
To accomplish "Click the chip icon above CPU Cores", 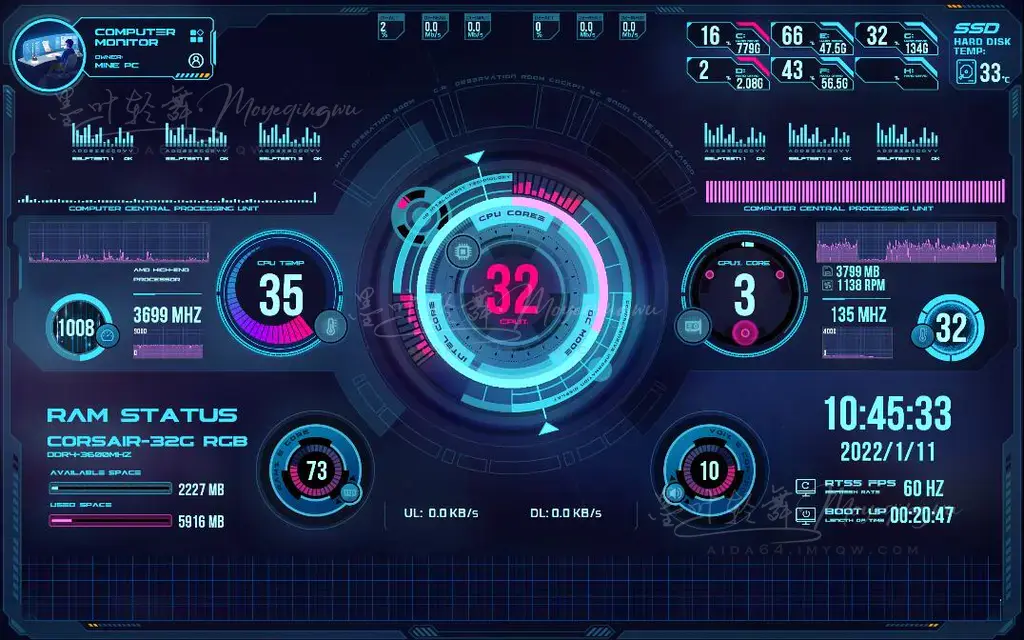I will (x=461, y=249).
